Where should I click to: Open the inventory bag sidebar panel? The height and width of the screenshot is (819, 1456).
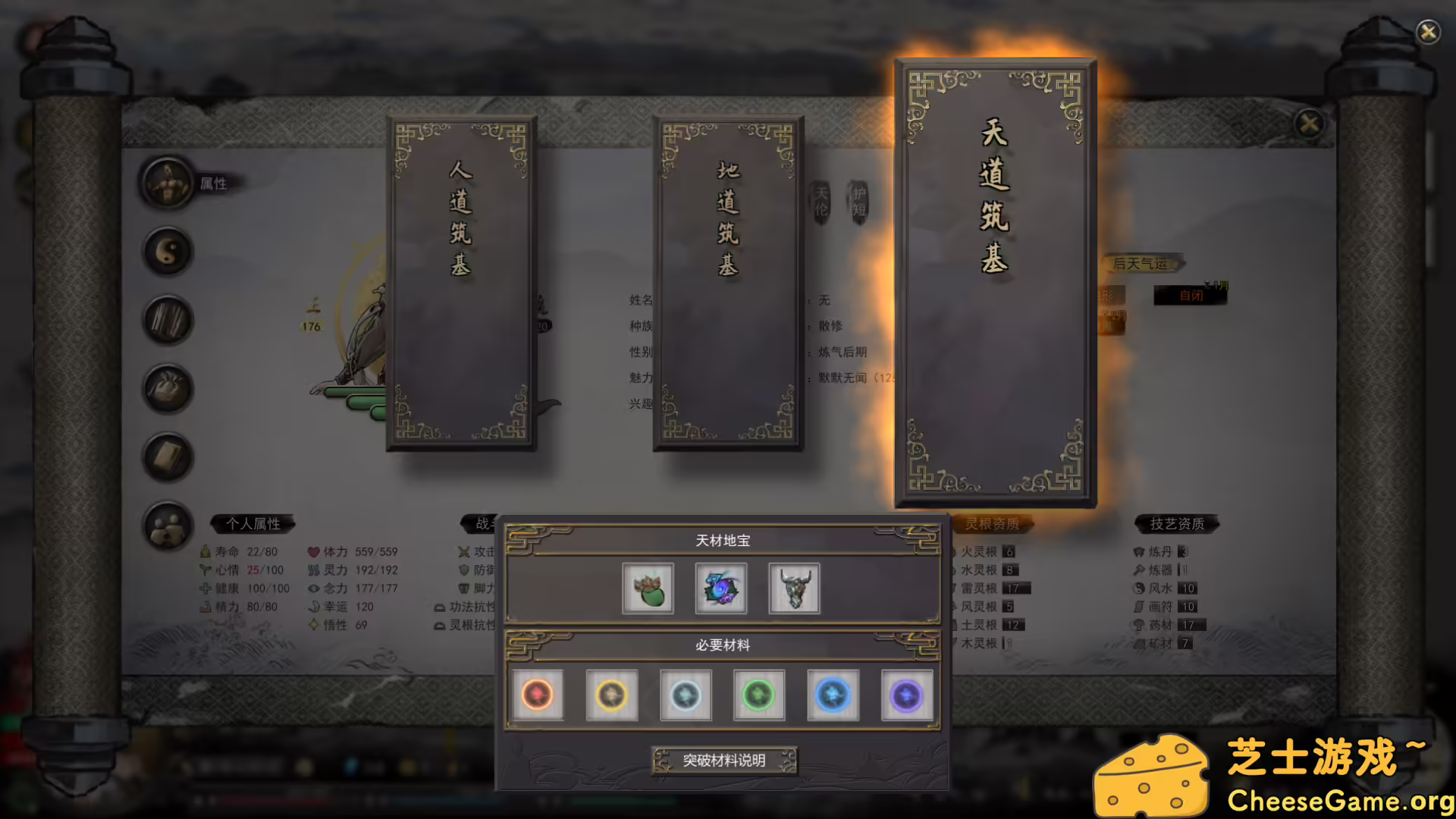[168, 389]
